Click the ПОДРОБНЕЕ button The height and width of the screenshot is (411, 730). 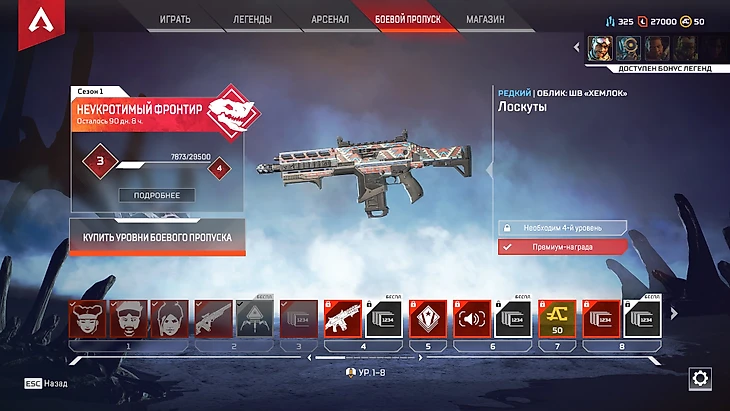157,195
